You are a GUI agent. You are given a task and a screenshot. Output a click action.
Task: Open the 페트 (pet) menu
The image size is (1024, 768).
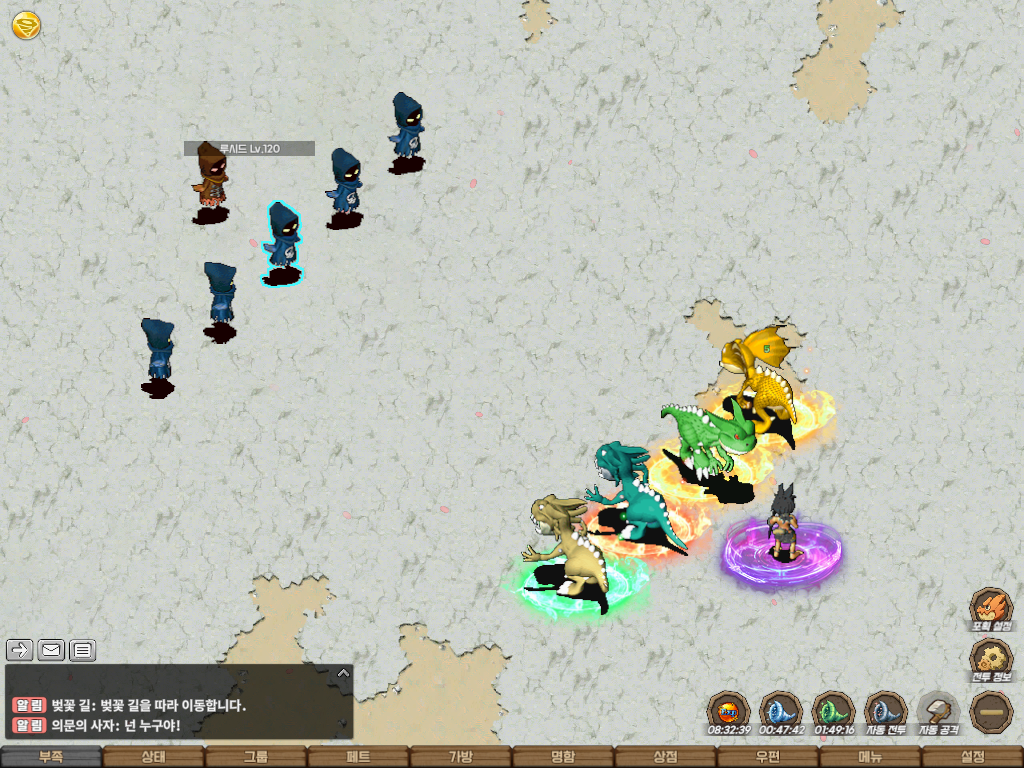pyautogui.click(x=358, y=757)
